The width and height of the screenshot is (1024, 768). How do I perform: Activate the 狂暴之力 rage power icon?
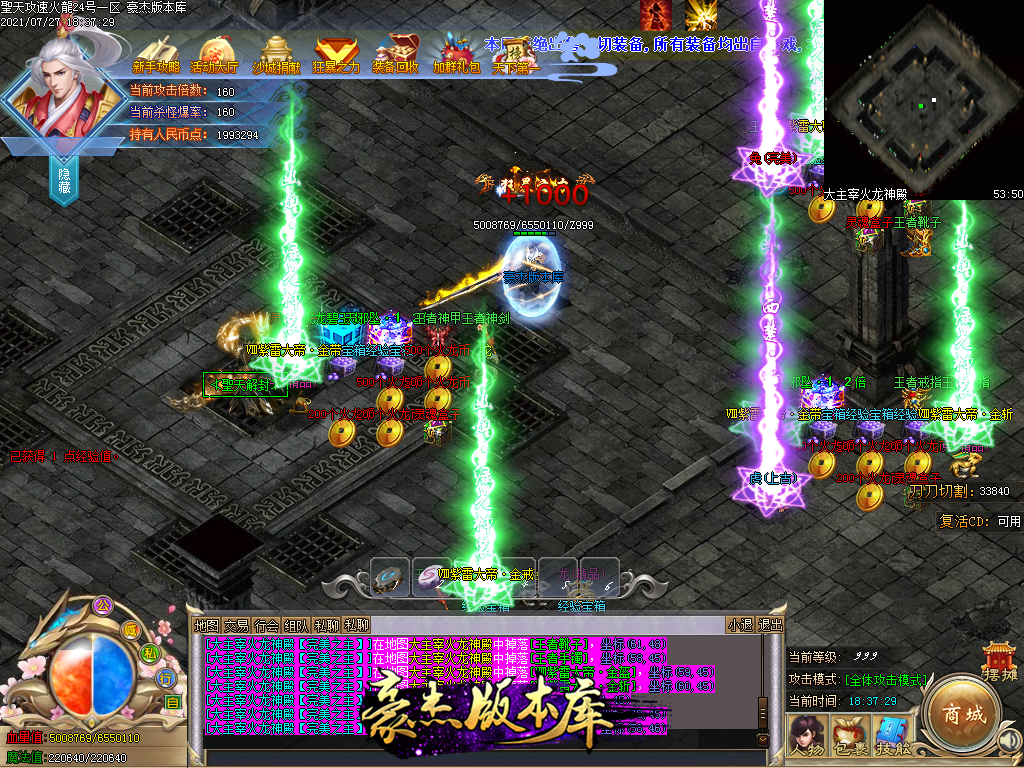tap(336, 54)
